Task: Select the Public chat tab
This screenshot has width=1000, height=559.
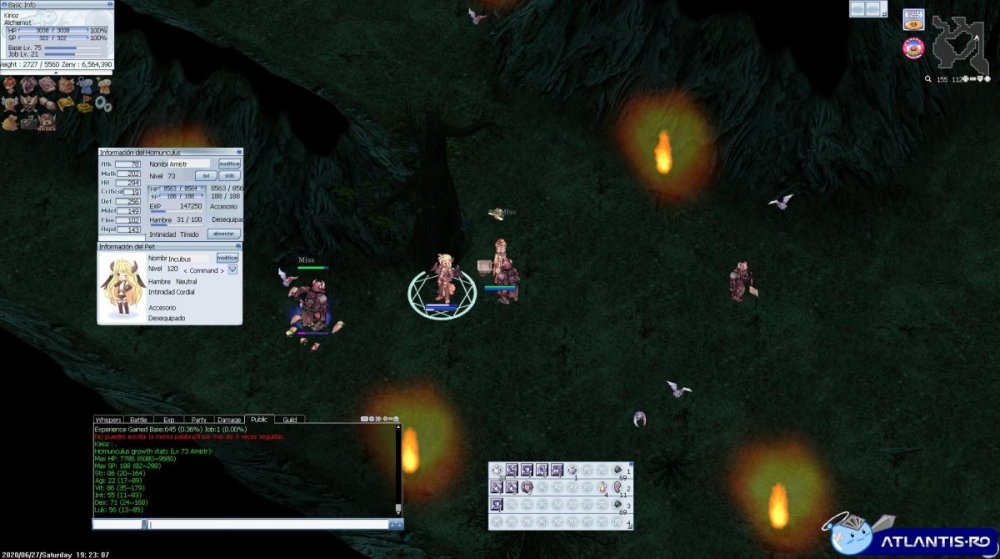Action: [x=259, y=420]
